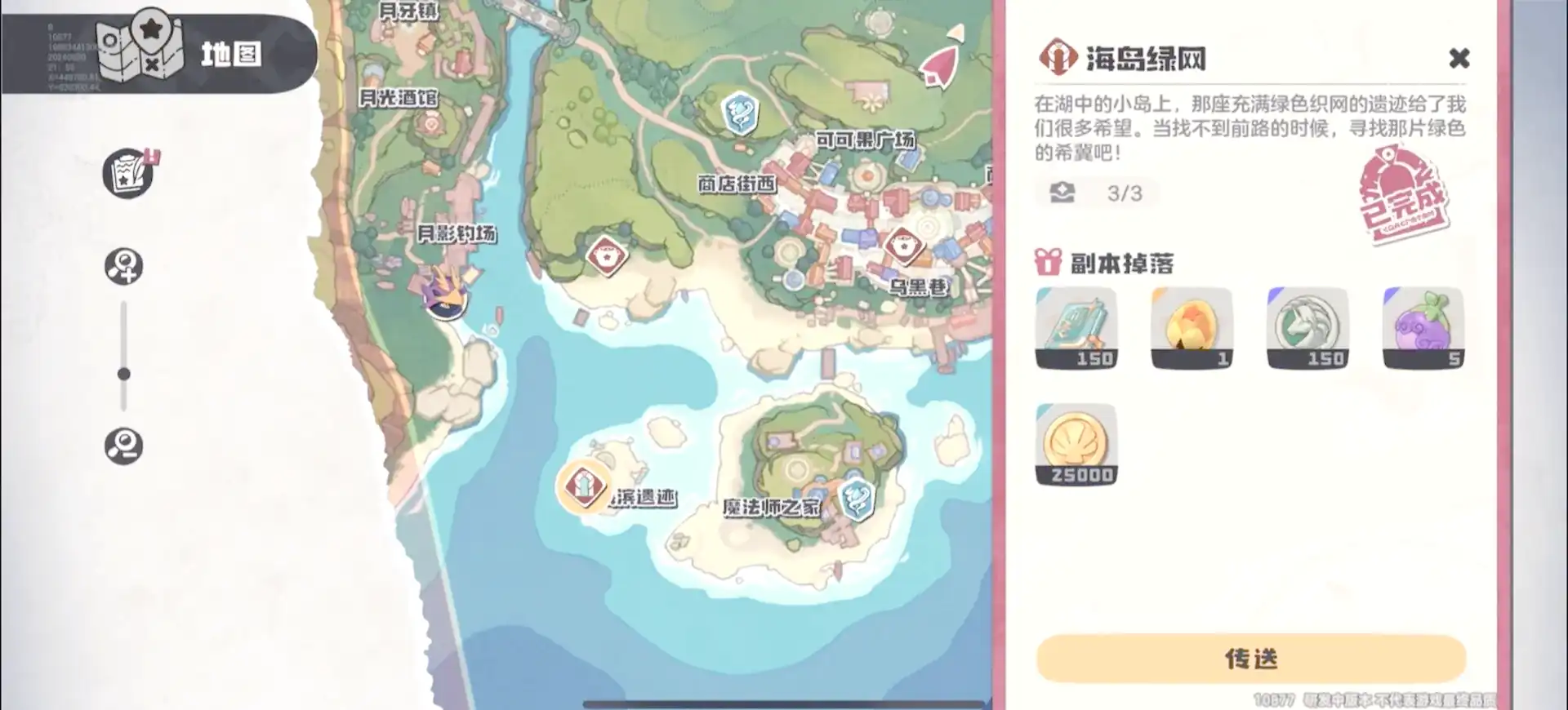Click the purple fruit reward showing 5
Image resolution: width=1568 pixels, height=710 pixels.
pos(1423,326)
